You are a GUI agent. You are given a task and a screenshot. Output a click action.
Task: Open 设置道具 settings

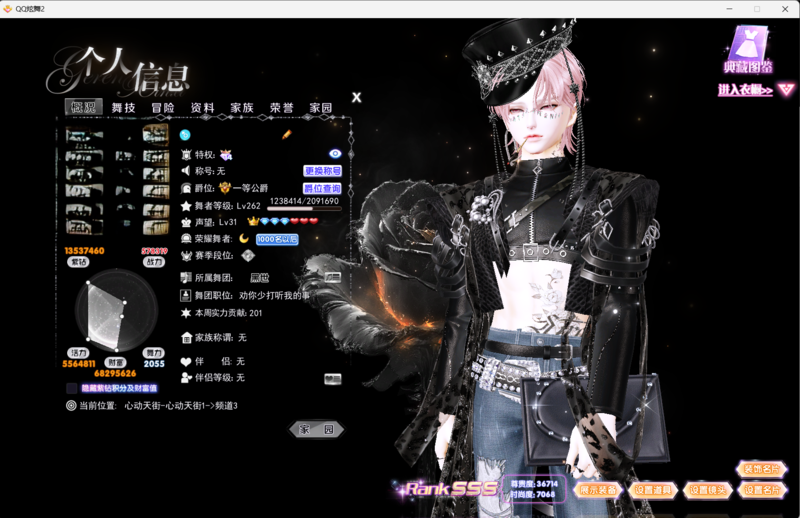pos(653,490)
